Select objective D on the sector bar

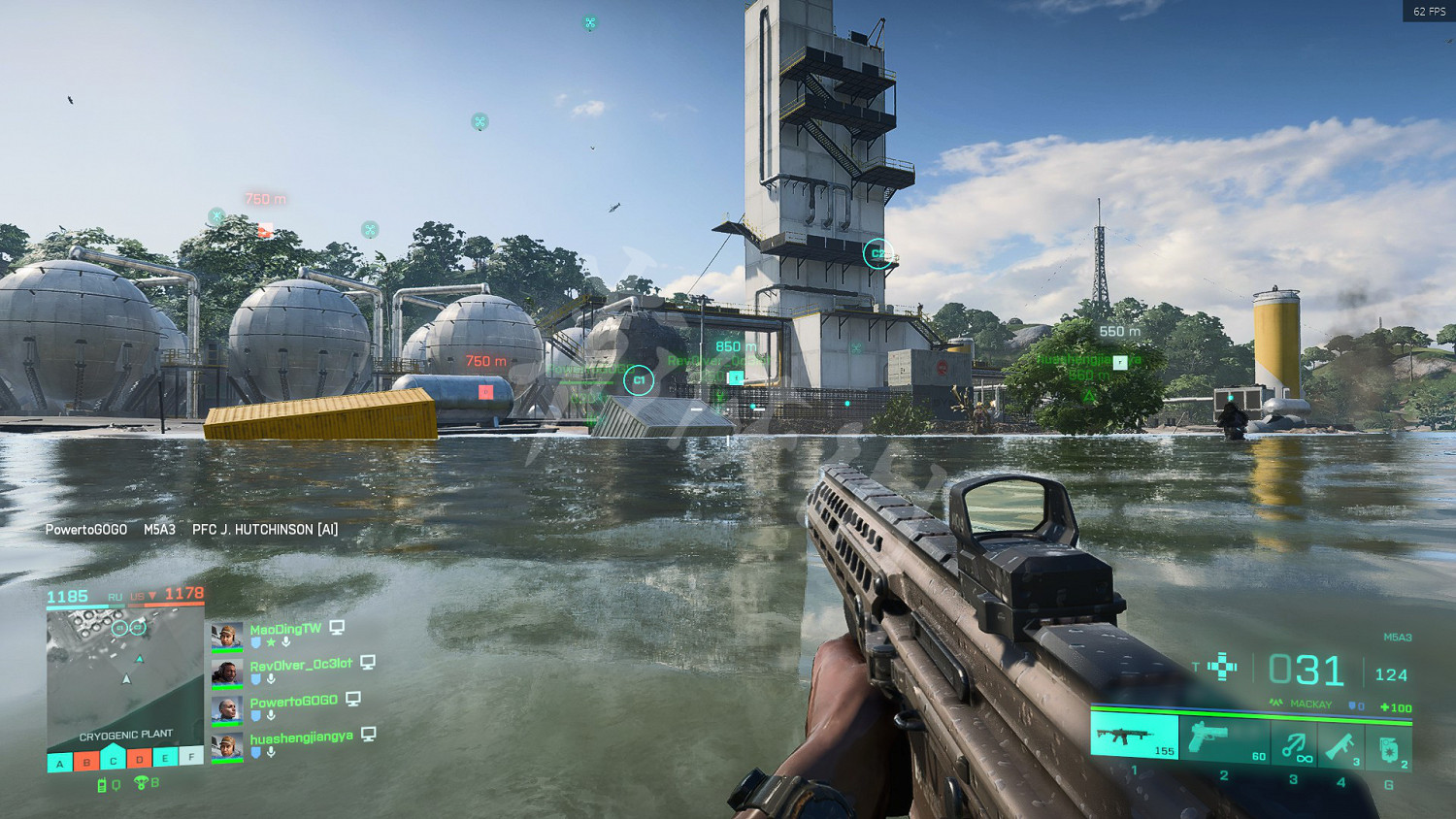pos(140,759)
